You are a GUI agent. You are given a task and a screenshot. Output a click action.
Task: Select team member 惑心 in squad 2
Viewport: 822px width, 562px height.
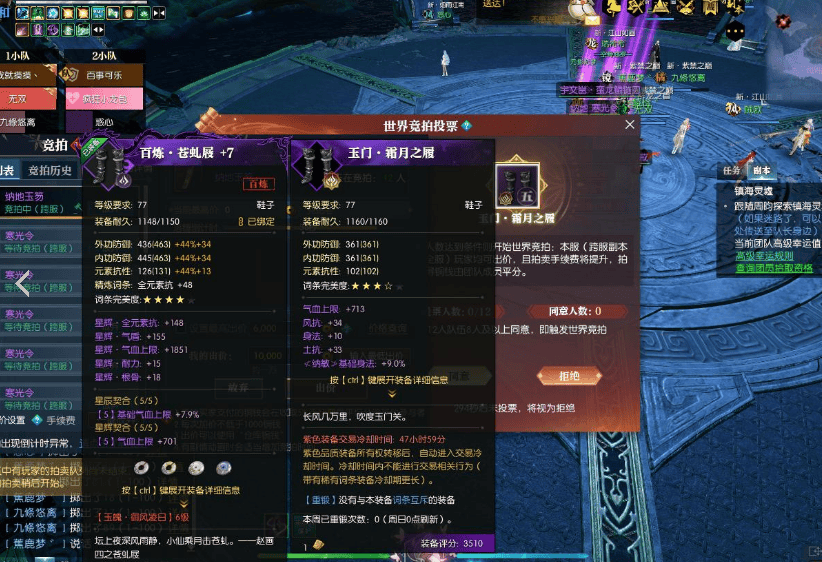point(102,123)
